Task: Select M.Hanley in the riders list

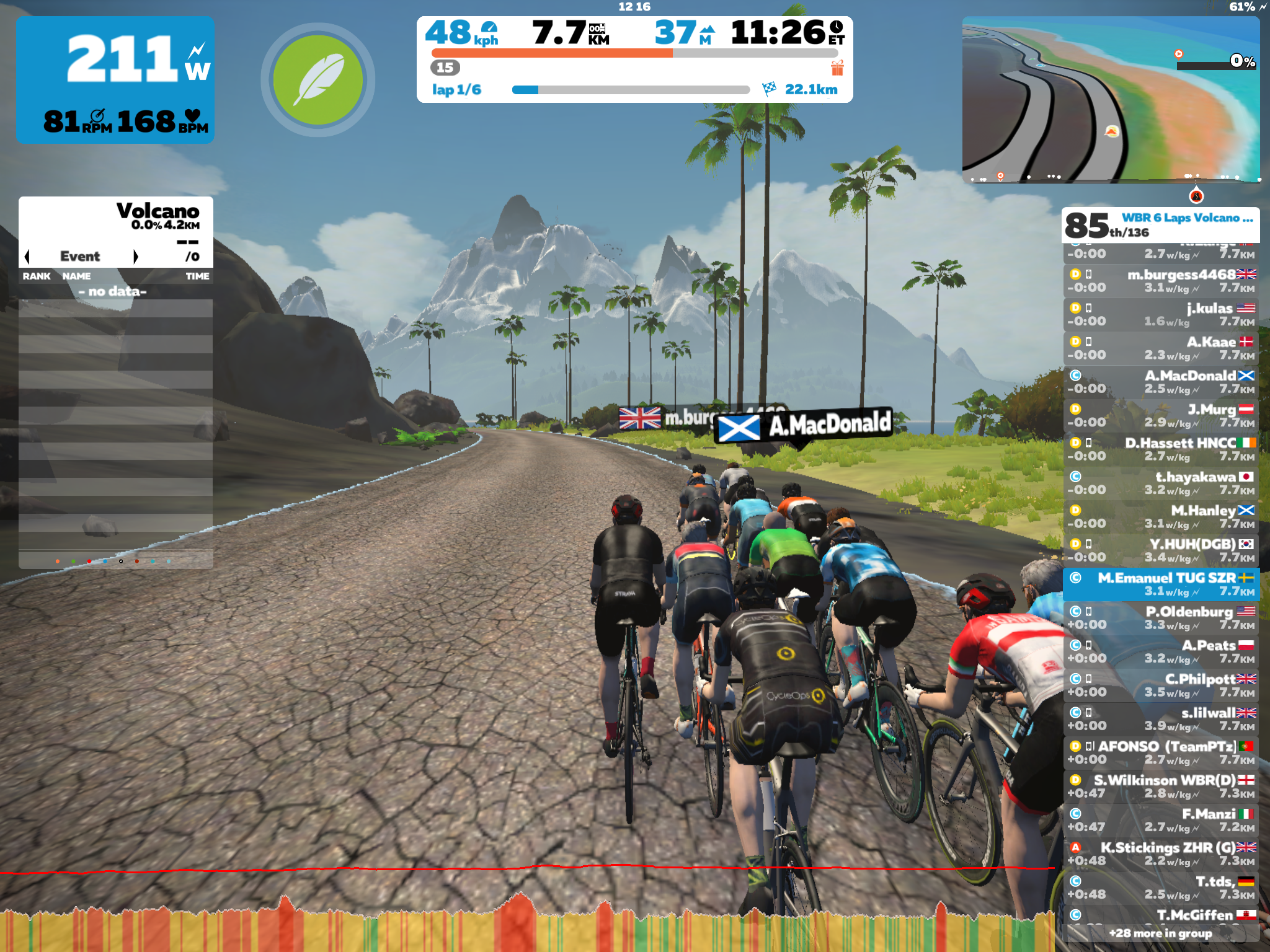Action: pos(1161,516)
